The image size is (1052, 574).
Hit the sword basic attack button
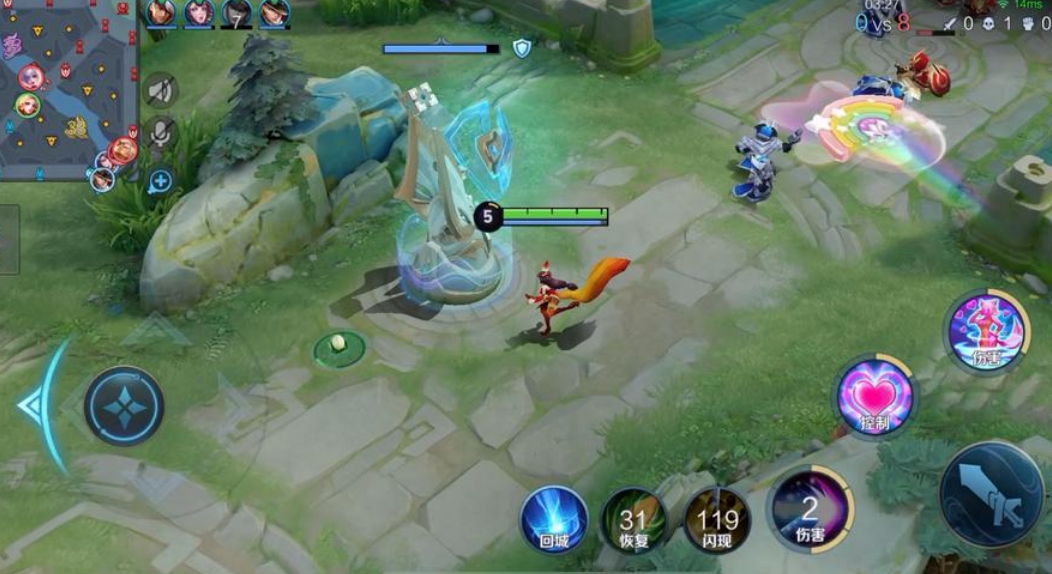pyautogui.click(x=992, y=495)
